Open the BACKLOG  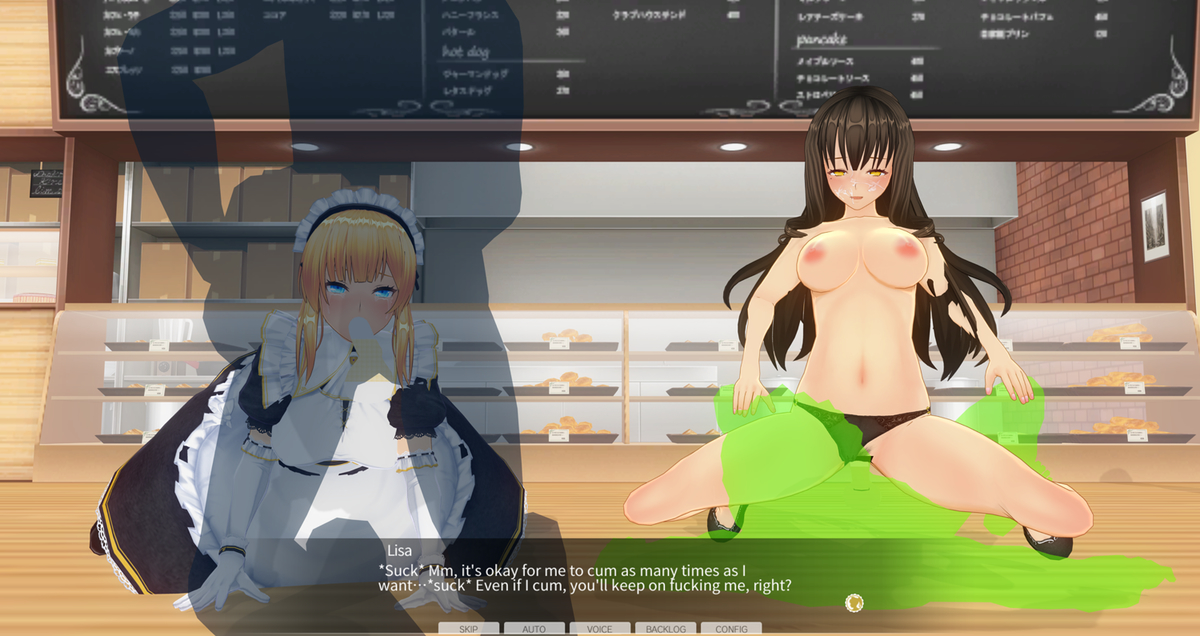point(665,628)
